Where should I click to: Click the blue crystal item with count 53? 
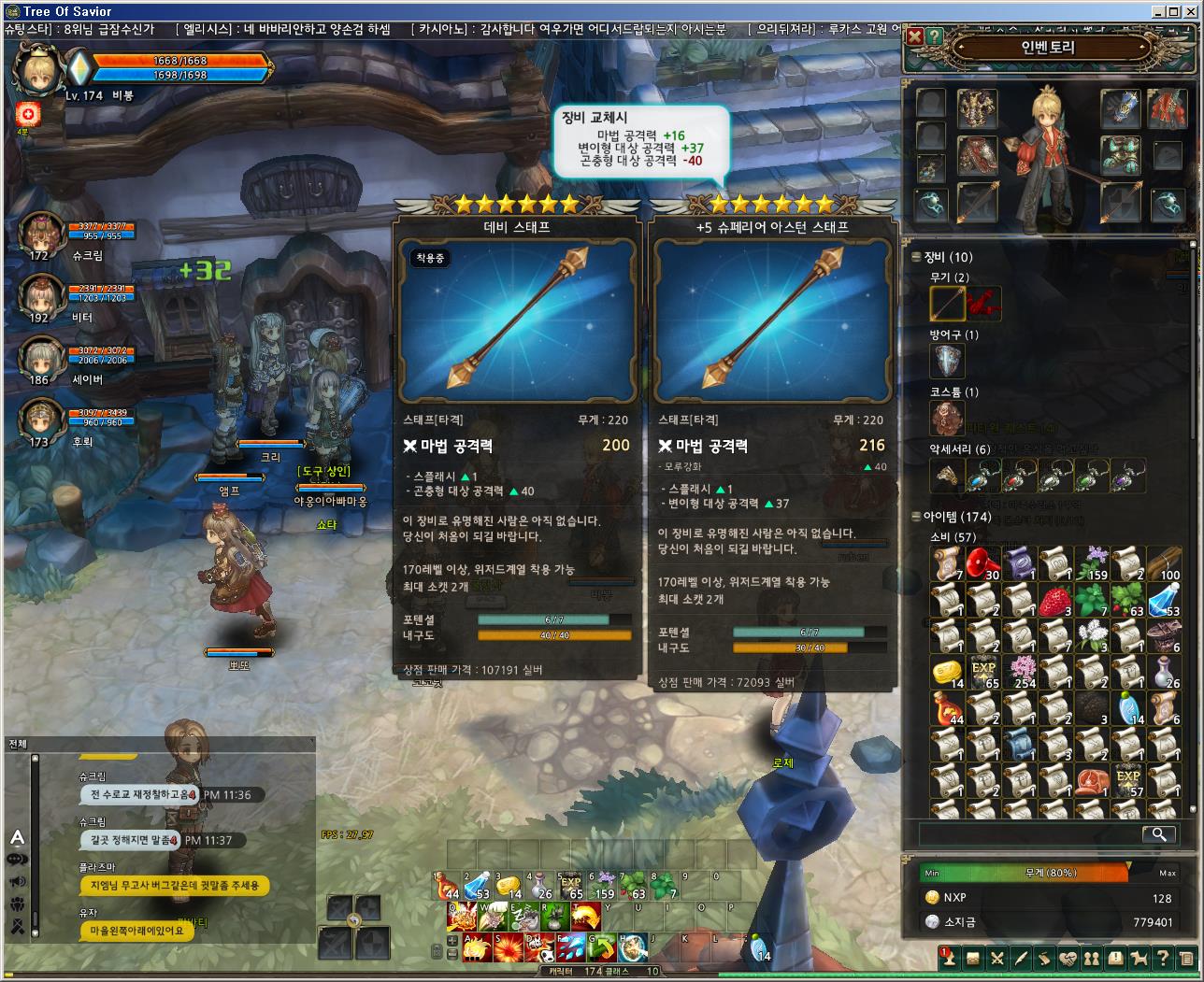(1164, 600)
